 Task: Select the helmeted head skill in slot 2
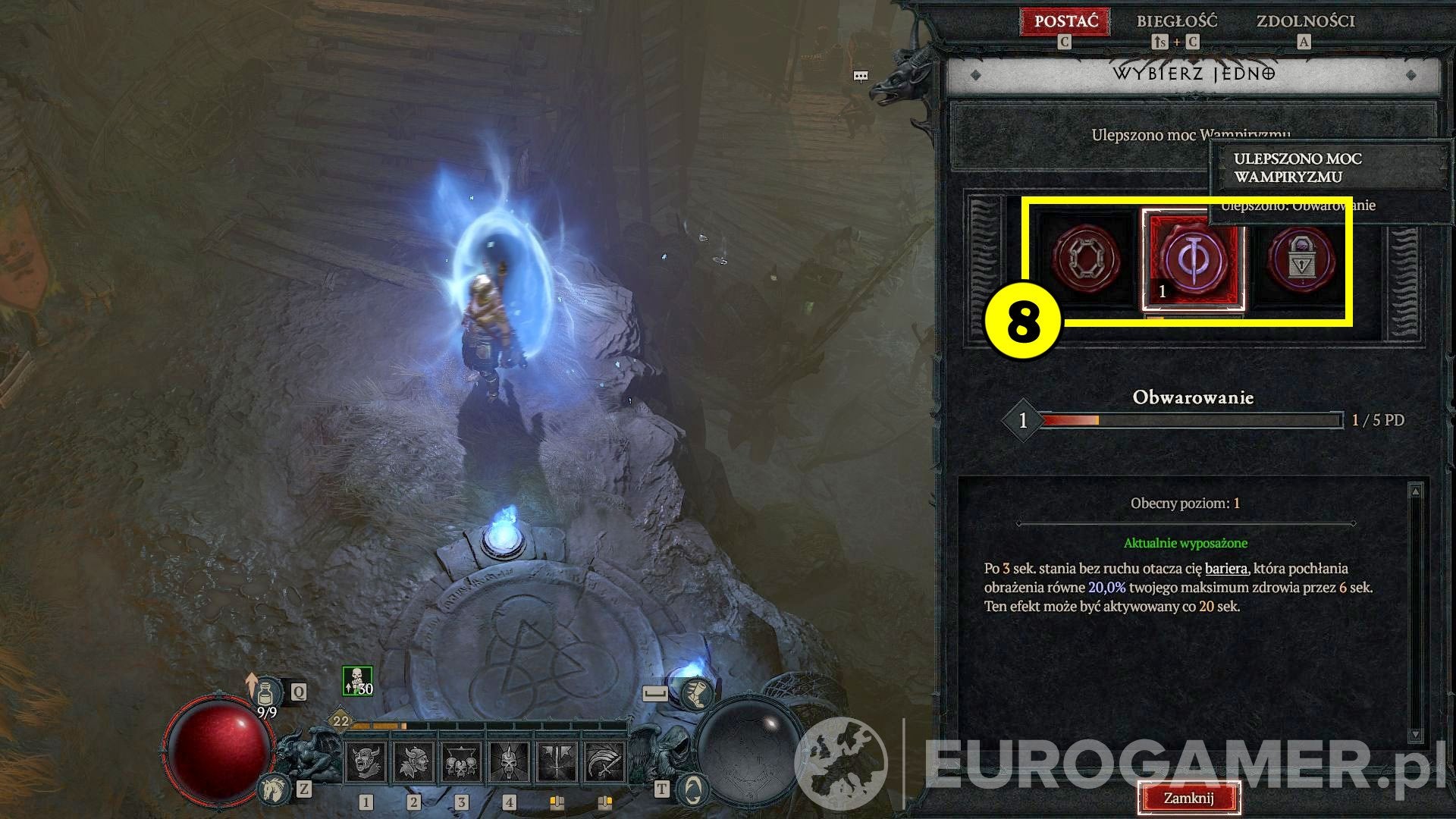(415, 760)
